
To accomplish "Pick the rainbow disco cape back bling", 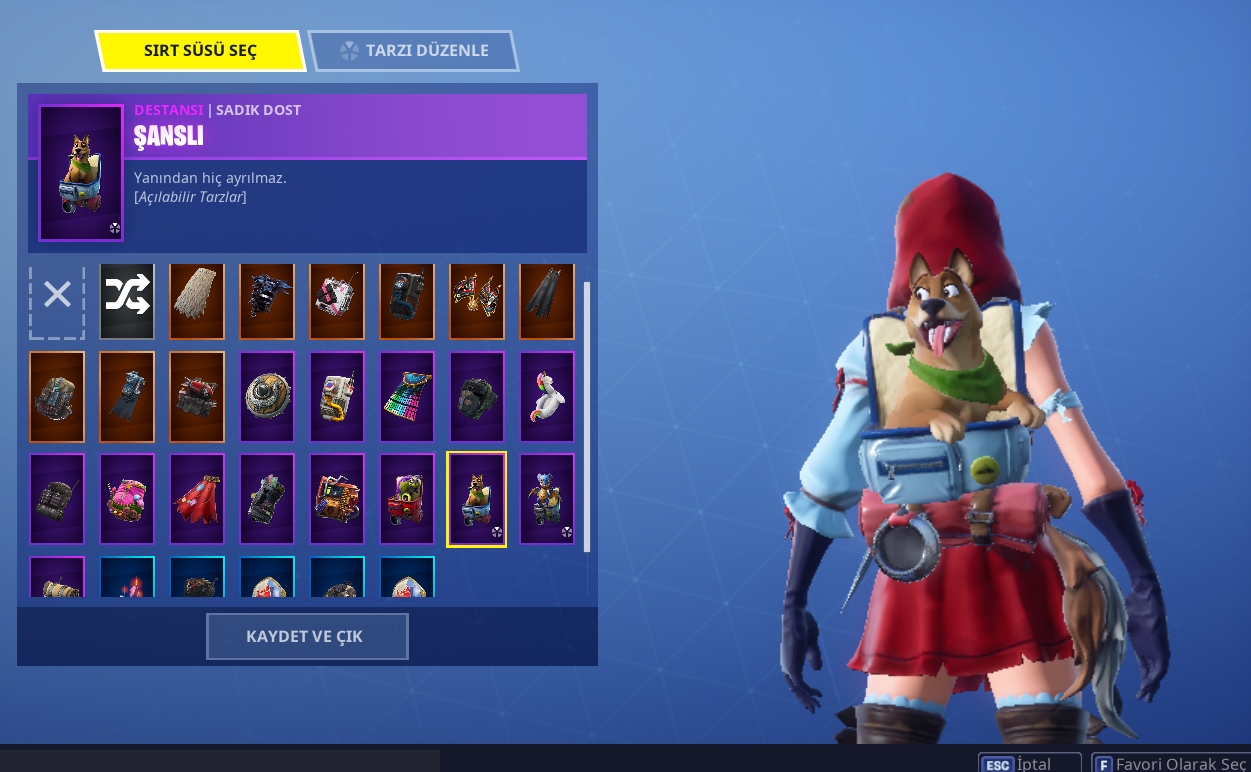I will 407,397.
